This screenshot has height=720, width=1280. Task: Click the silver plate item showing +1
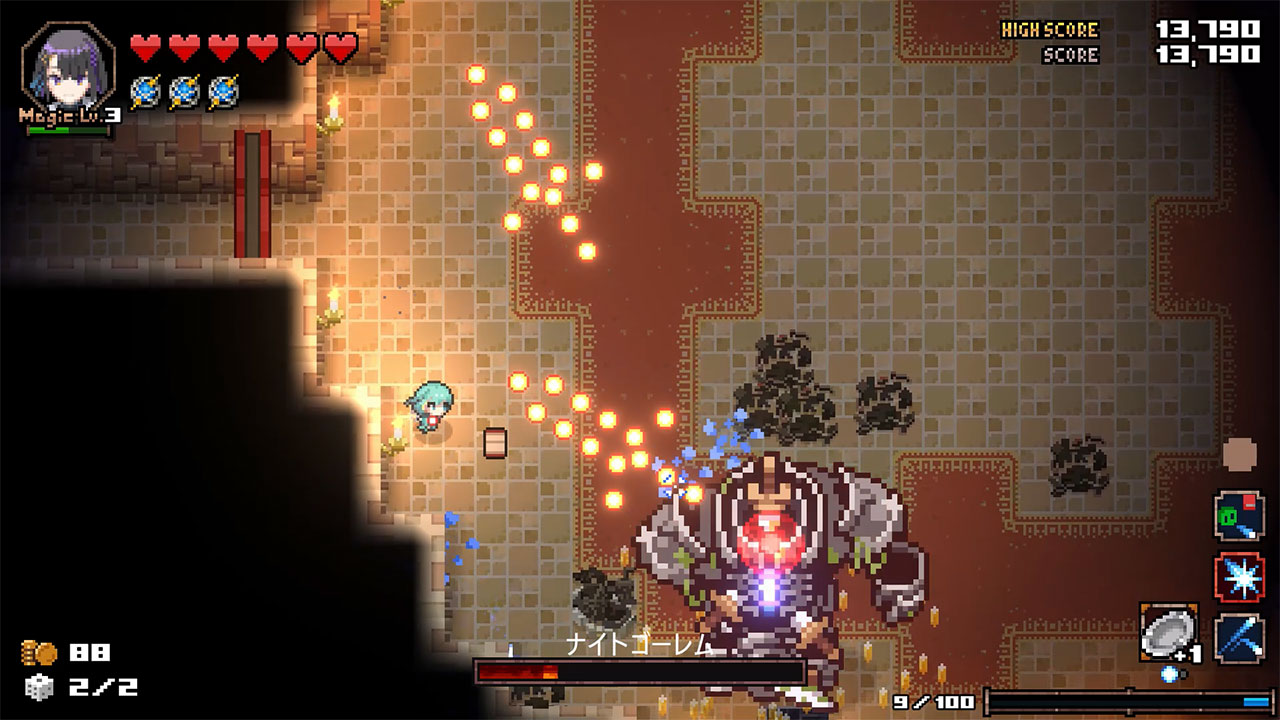(x=1166, y=630)
